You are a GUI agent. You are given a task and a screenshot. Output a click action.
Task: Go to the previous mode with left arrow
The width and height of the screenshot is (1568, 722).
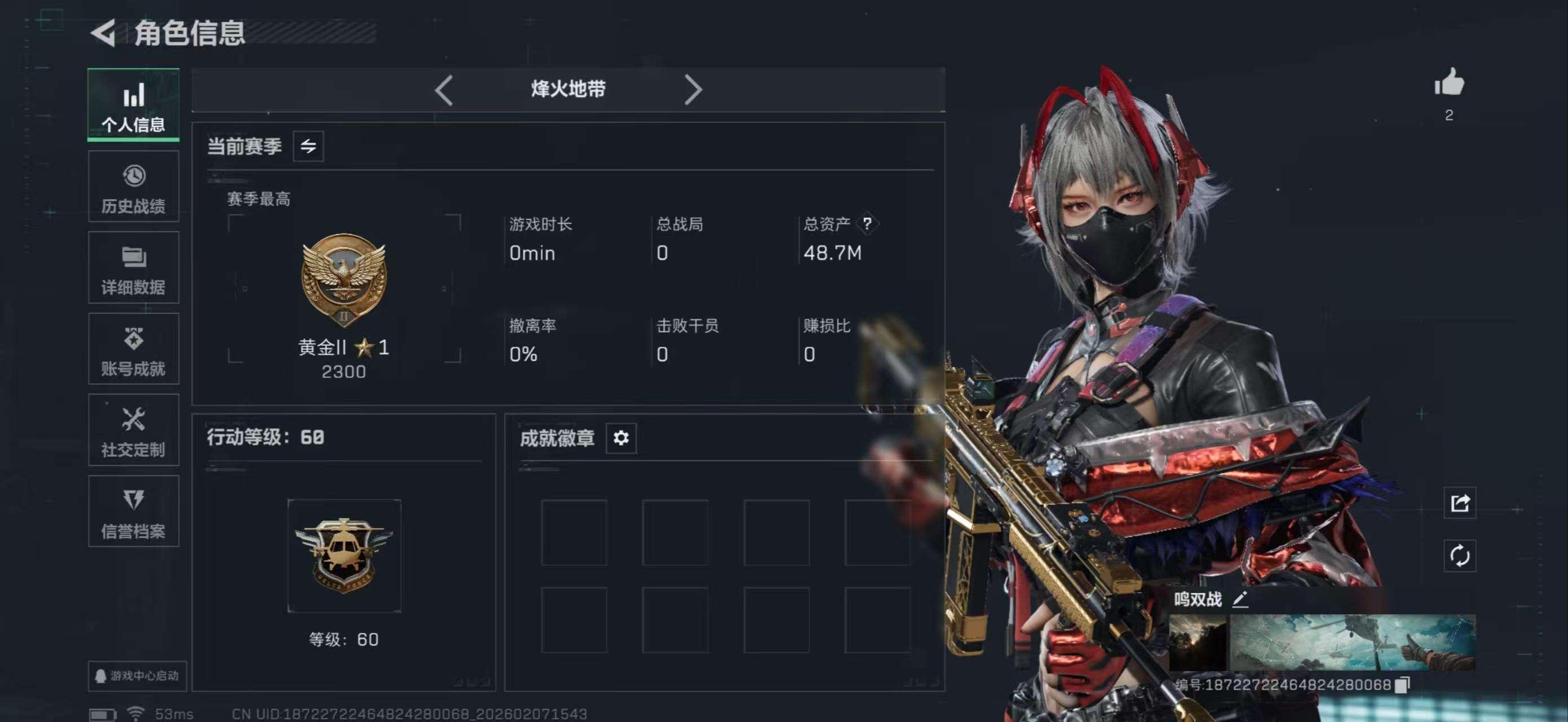(443, 90)
